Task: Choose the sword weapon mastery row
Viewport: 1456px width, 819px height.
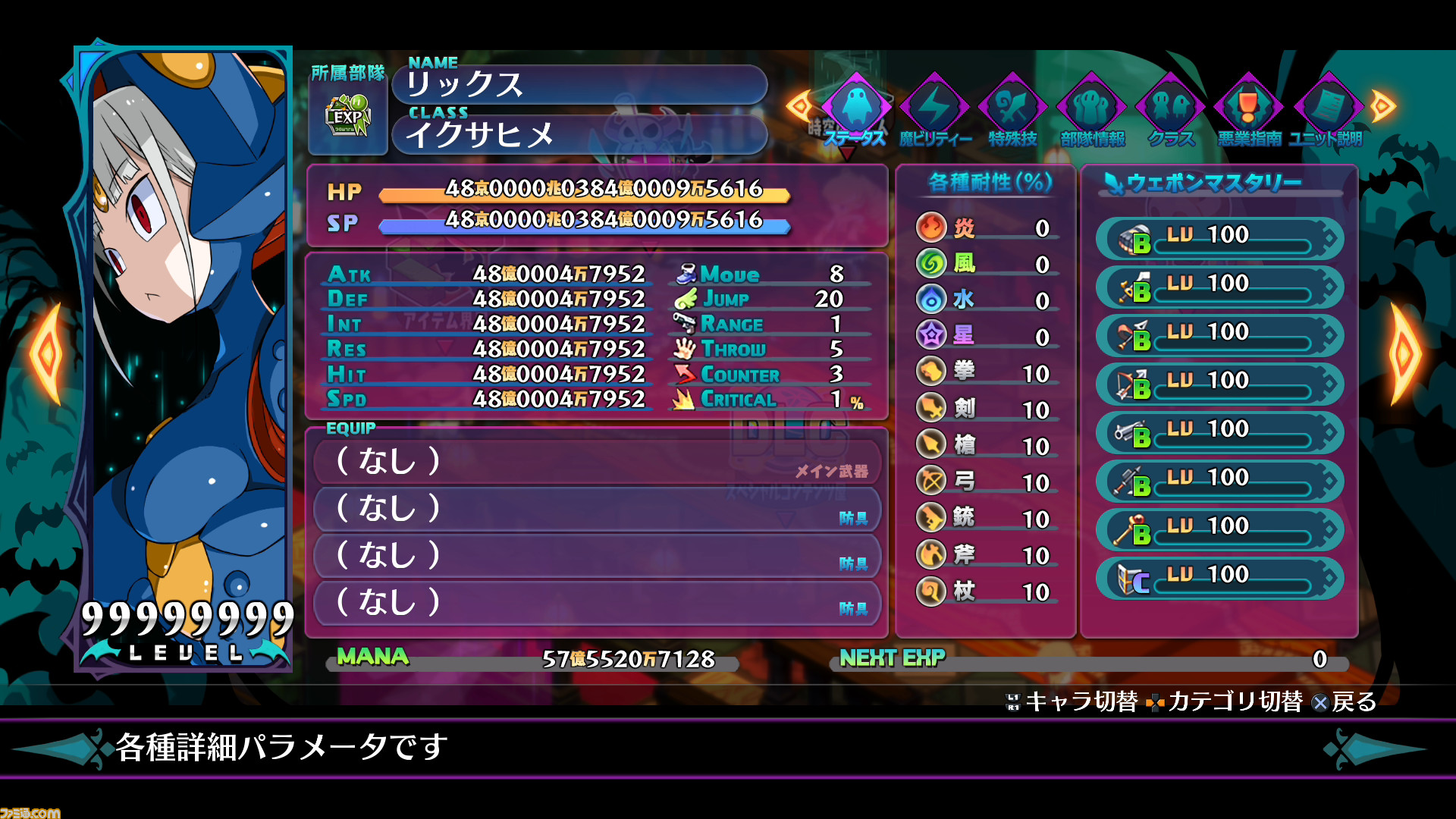Action: (x=1219, y=287)
